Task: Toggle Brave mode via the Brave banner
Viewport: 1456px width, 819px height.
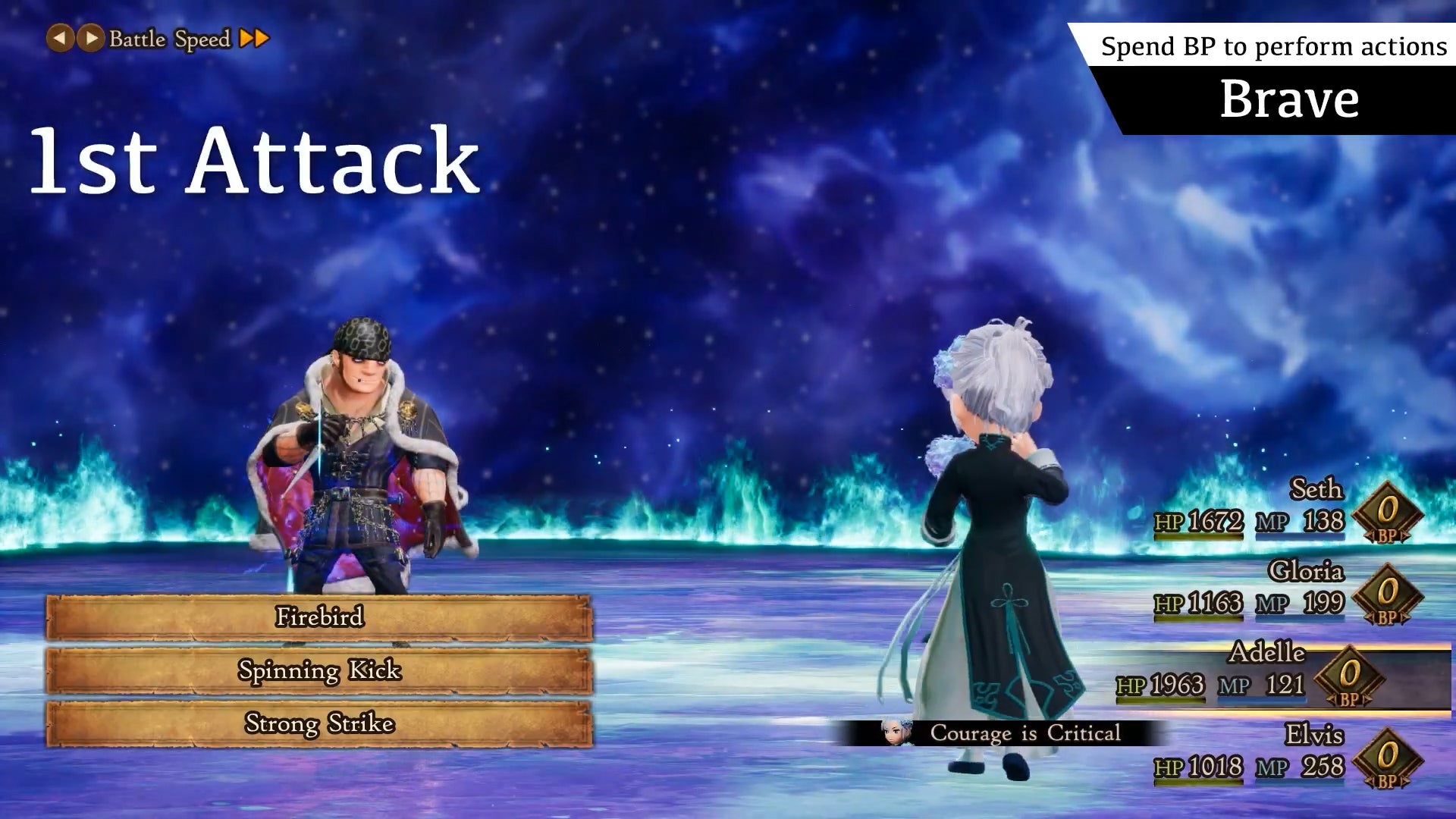Action: pyautogui.click(x=1289, y=97)
